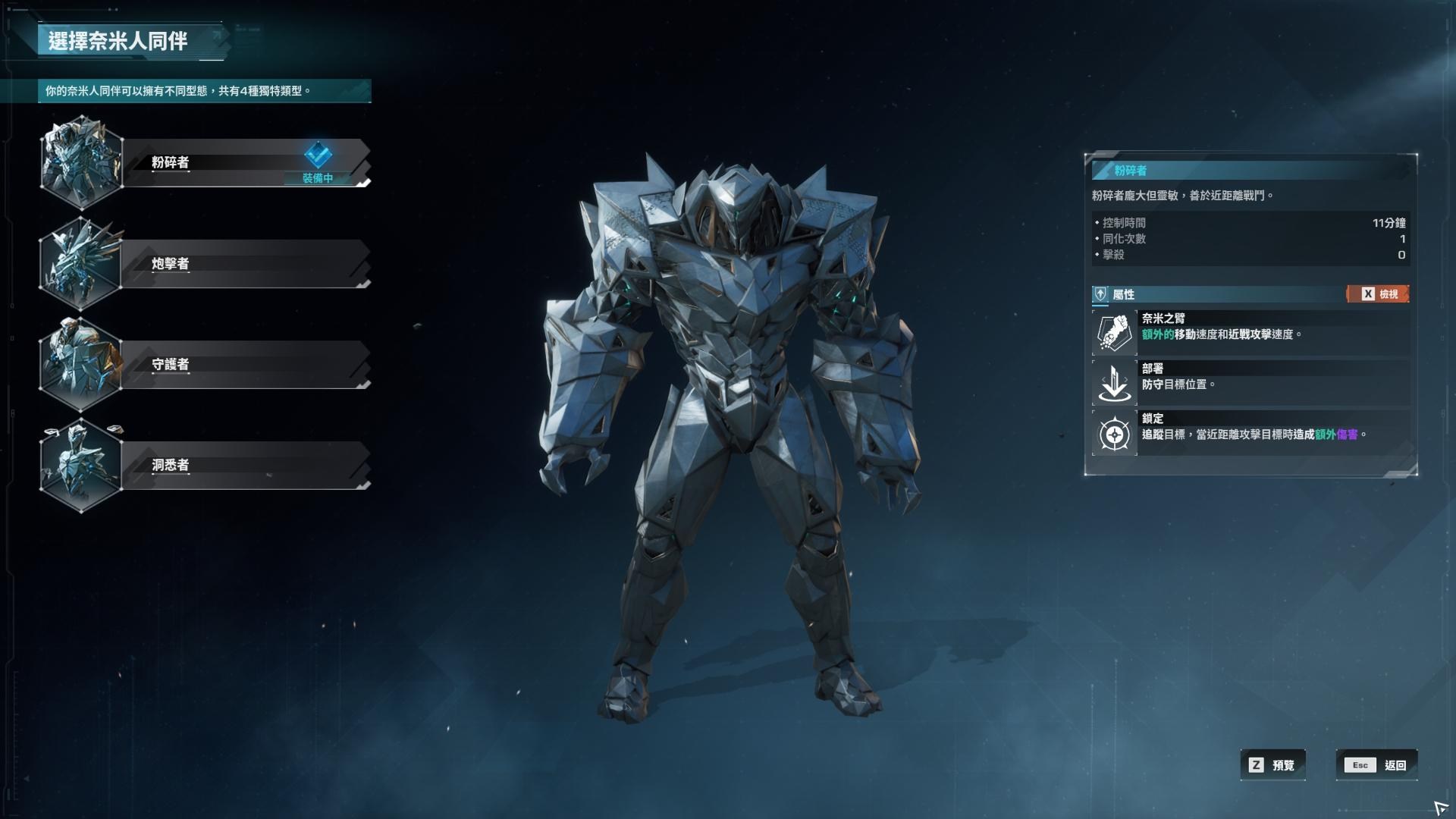Go back with the 返回 button

1376,765
